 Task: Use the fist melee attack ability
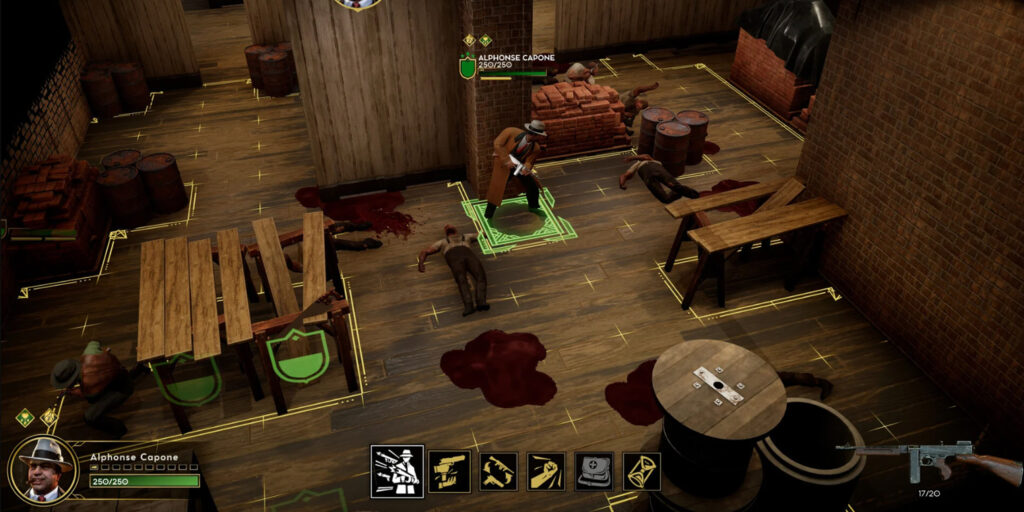coord(546,471)
